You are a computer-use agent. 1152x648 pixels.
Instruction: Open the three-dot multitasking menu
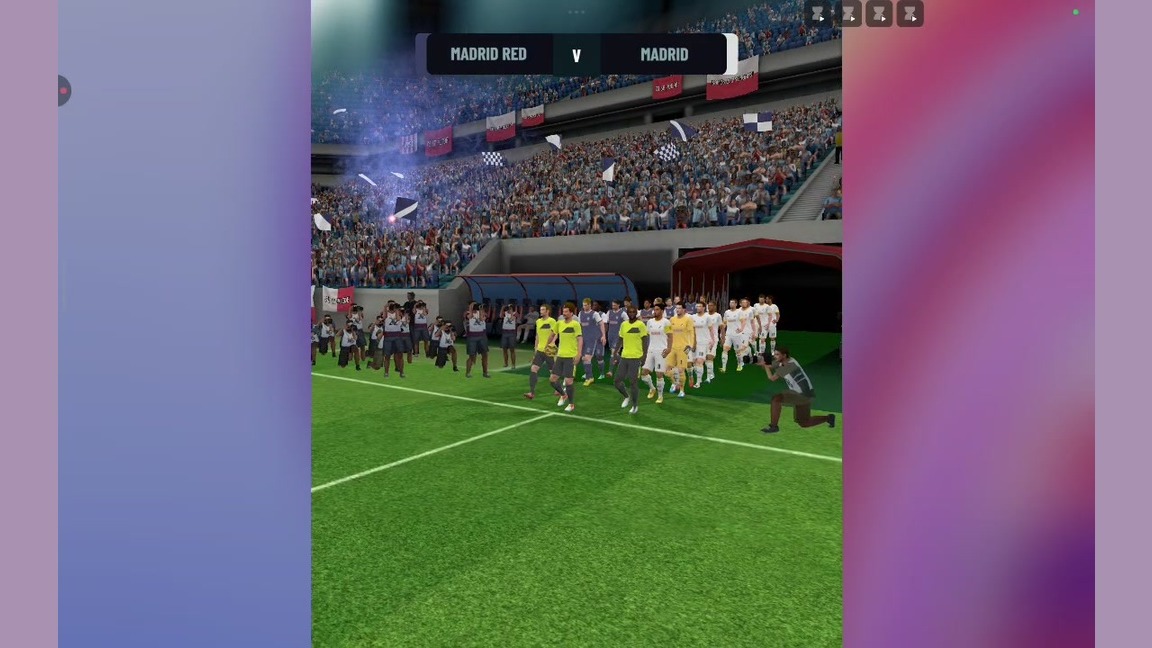coord(576,12)
